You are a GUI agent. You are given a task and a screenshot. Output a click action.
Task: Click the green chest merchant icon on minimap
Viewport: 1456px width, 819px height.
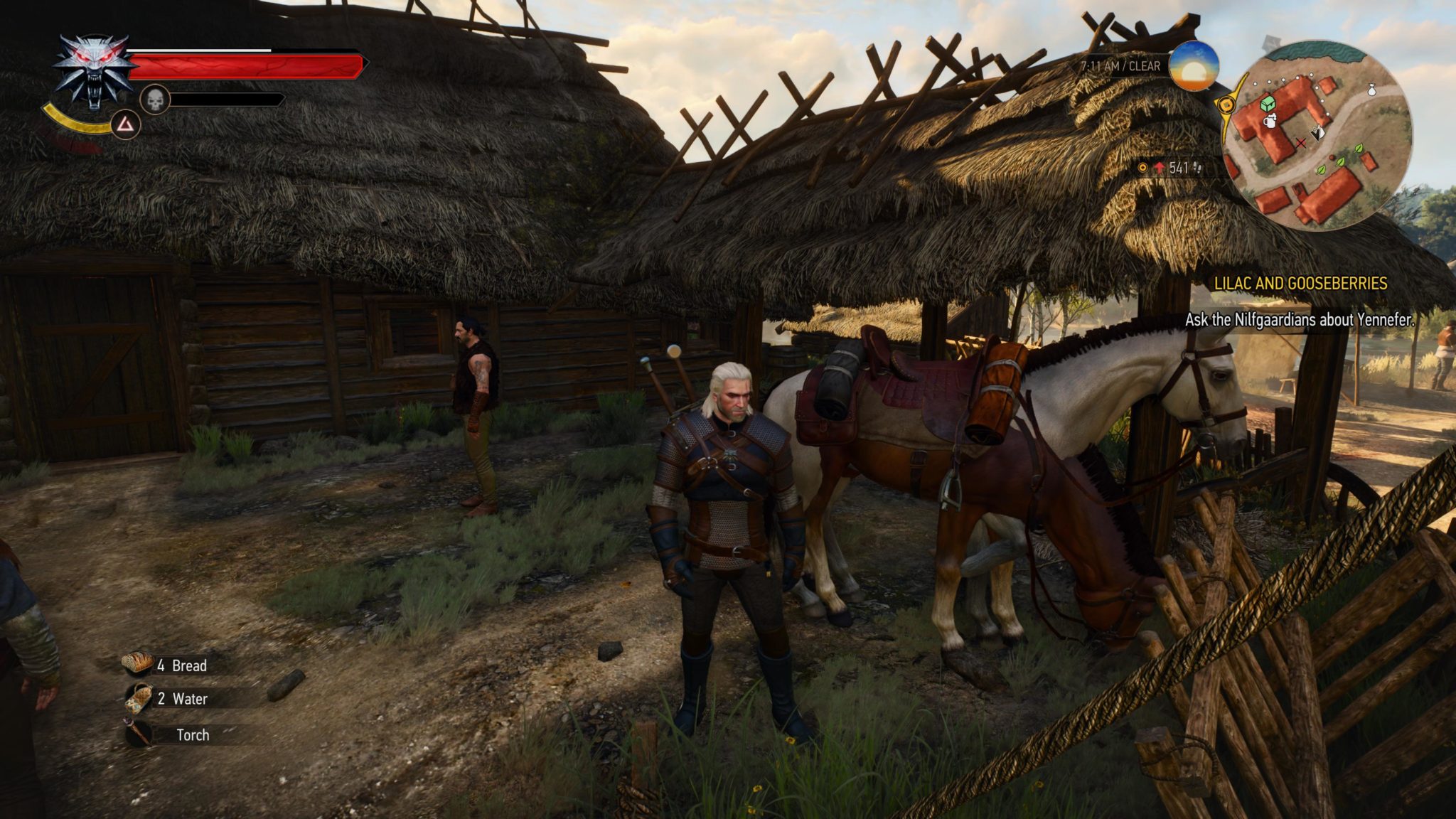1267,105
